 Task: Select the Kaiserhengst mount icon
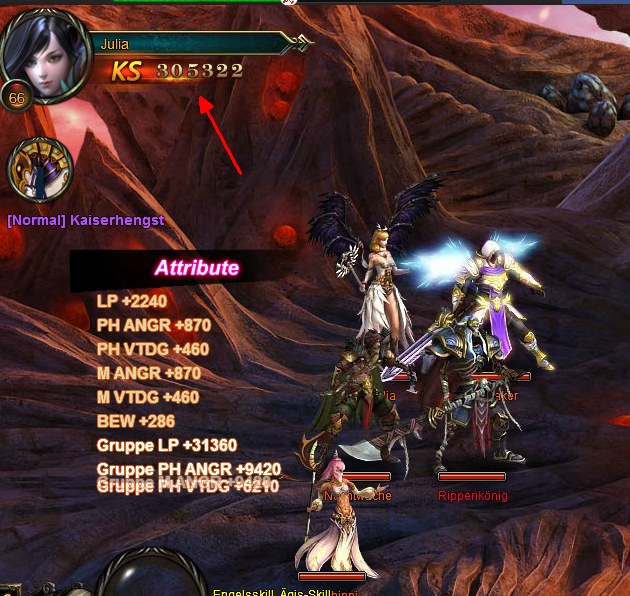tap(40, 169)
